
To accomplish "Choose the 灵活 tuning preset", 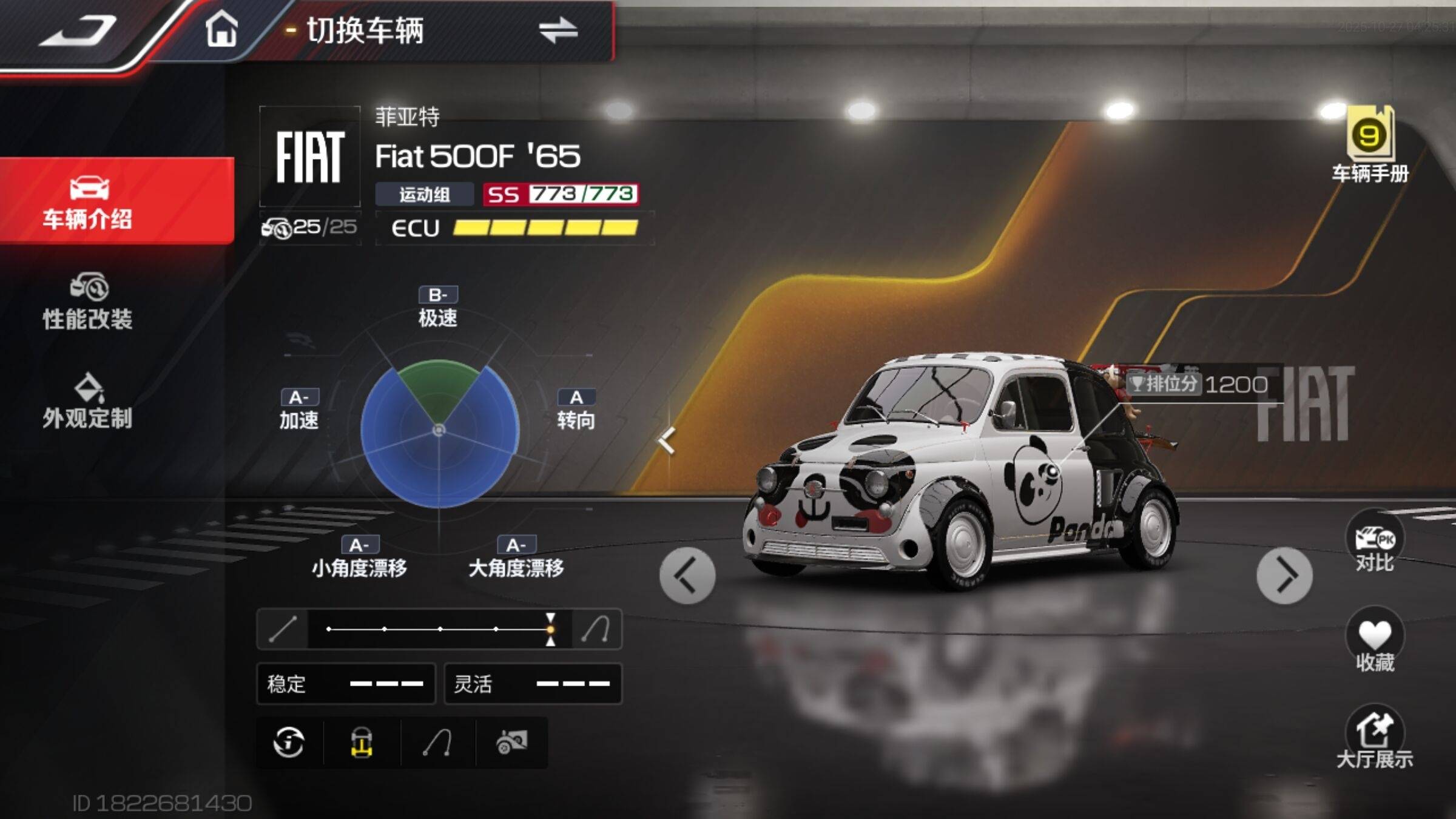I will tap(533, 684).
